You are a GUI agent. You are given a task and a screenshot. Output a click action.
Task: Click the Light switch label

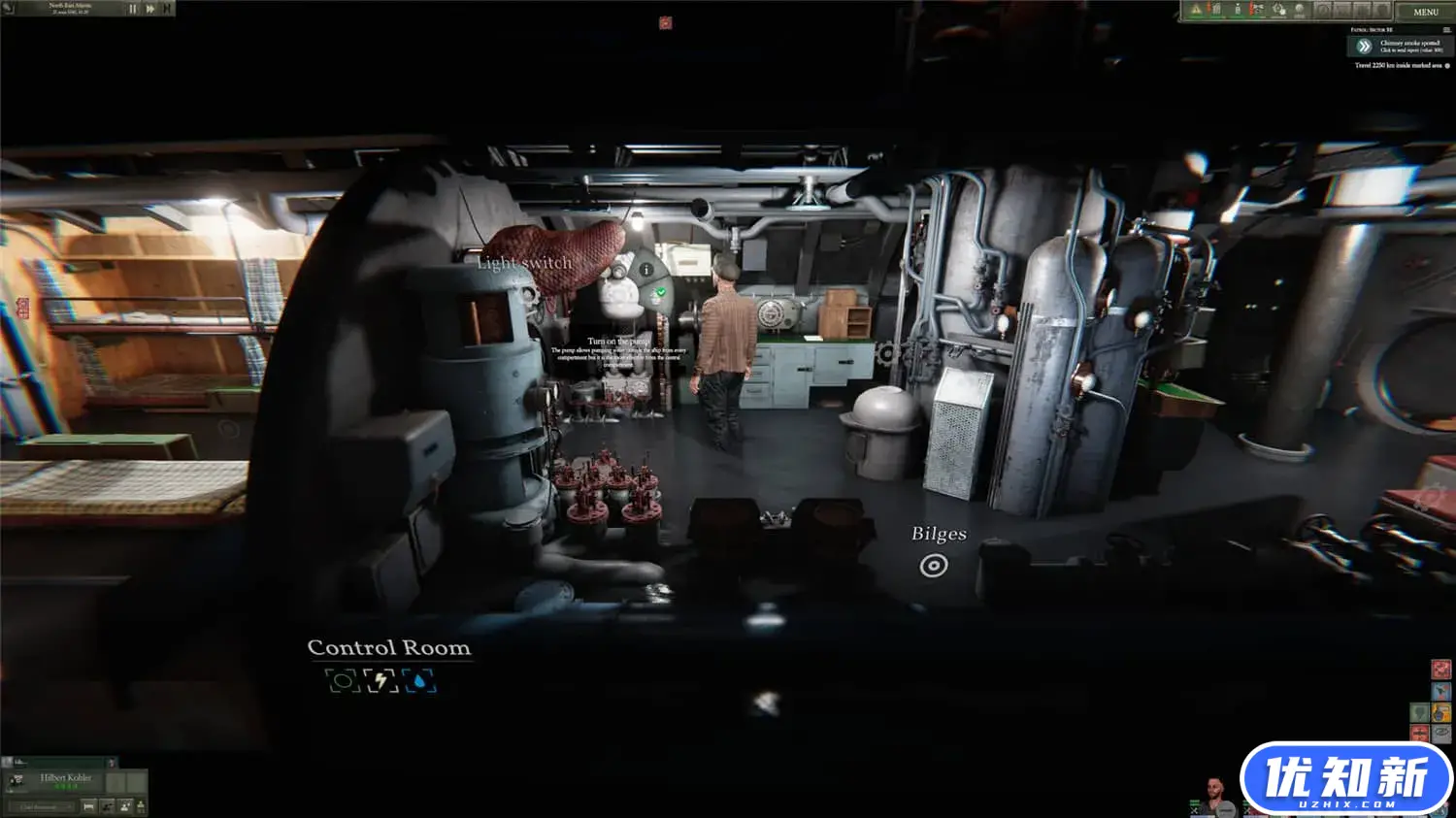(524, 263)
